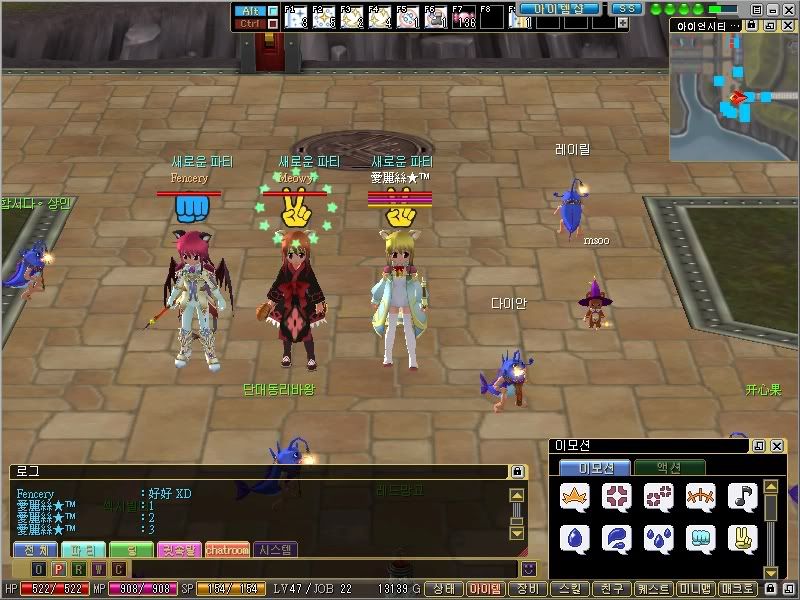Open the 친구 friends list
Image resolution: width=800 pixels, height=600 pixels.
coord(610,590)
